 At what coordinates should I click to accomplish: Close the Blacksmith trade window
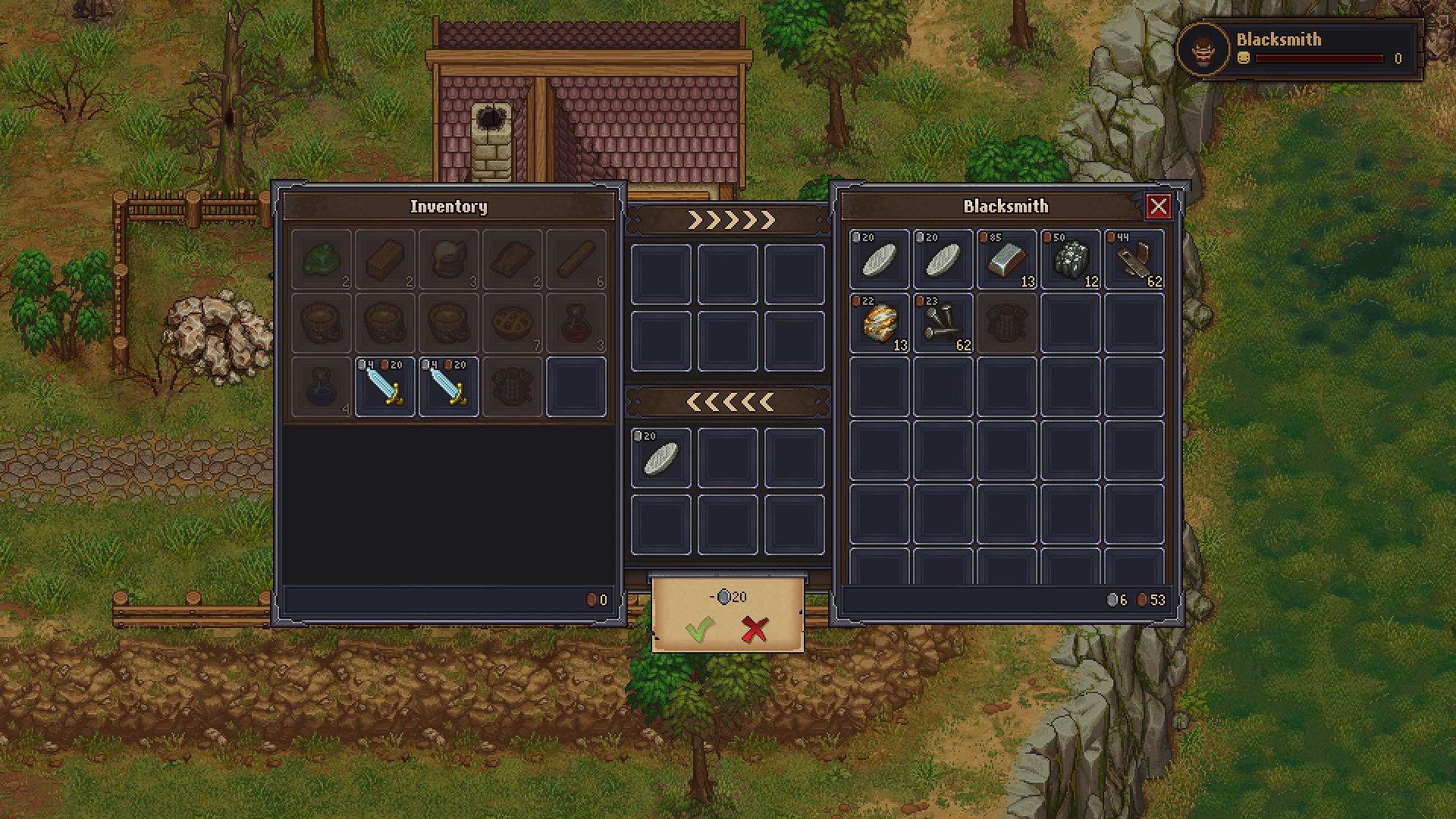[x=1159, y=206]
